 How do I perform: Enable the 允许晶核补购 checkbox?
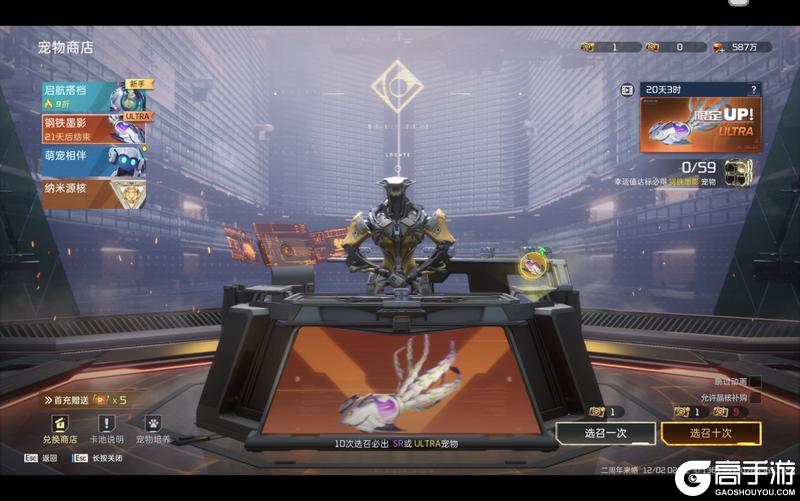click(x=755, y=398)
